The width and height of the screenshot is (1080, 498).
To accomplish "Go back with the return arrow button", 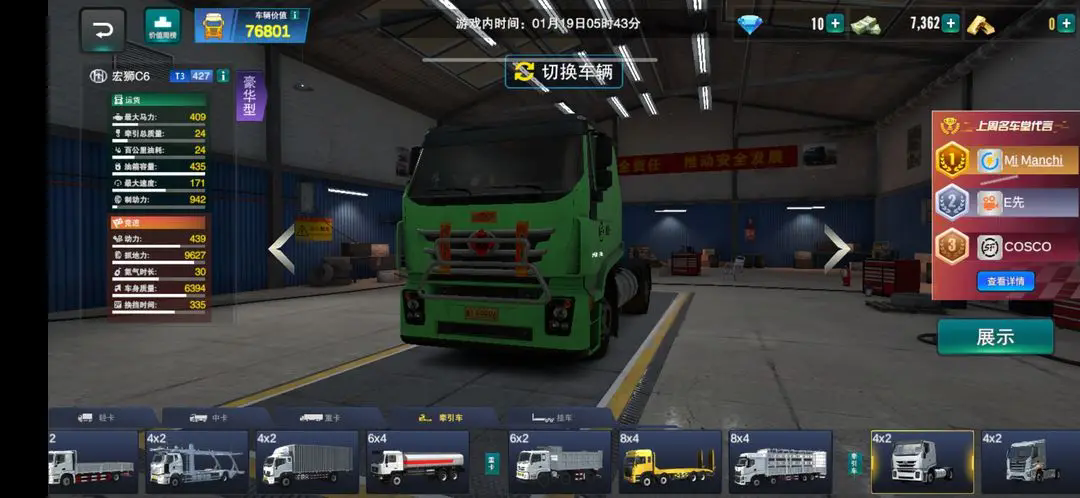I will click(x=103, y=28).
